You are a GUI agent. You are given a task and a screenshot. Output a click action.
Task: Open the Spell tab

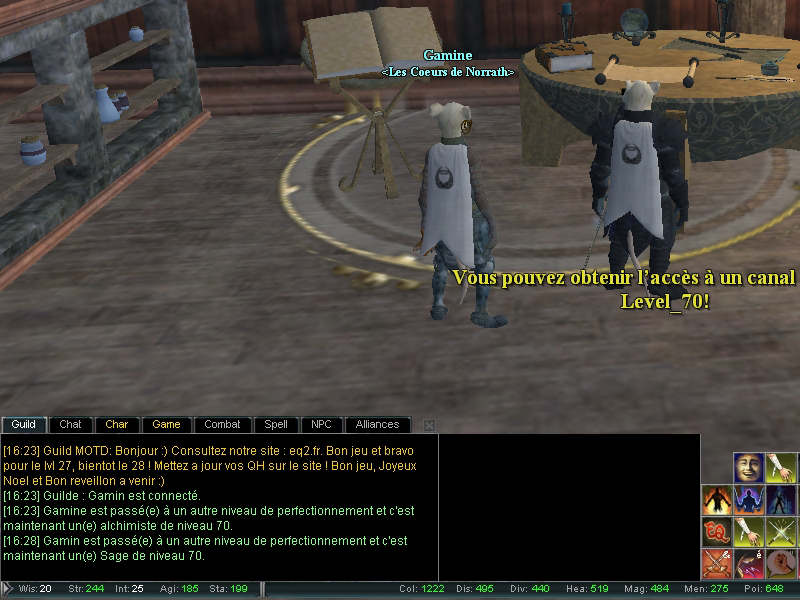click(276, 425)
